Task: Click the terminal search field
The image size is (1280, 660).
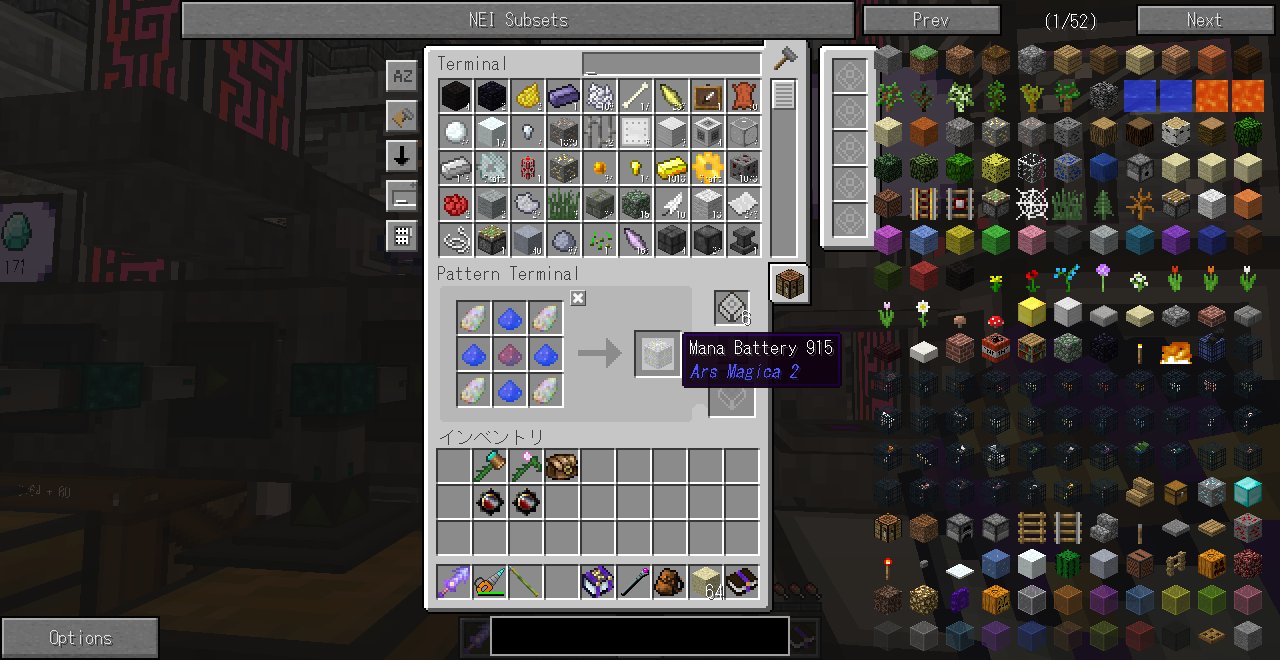Action: [671, 65]
